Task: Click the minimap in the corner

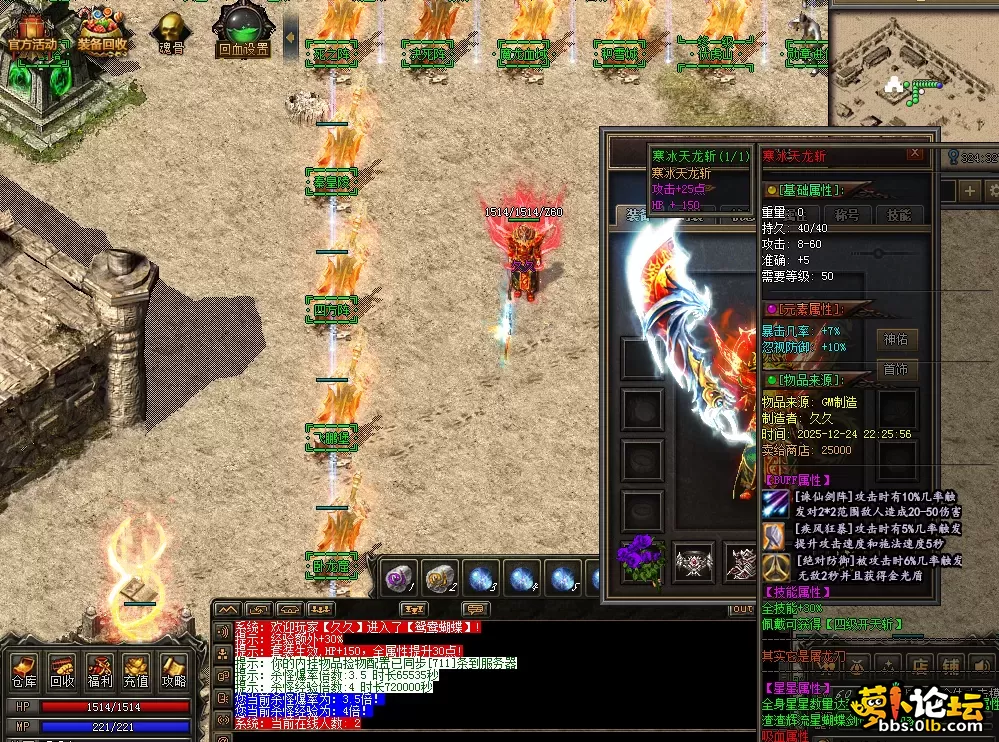Action: (x=912, y=68)
